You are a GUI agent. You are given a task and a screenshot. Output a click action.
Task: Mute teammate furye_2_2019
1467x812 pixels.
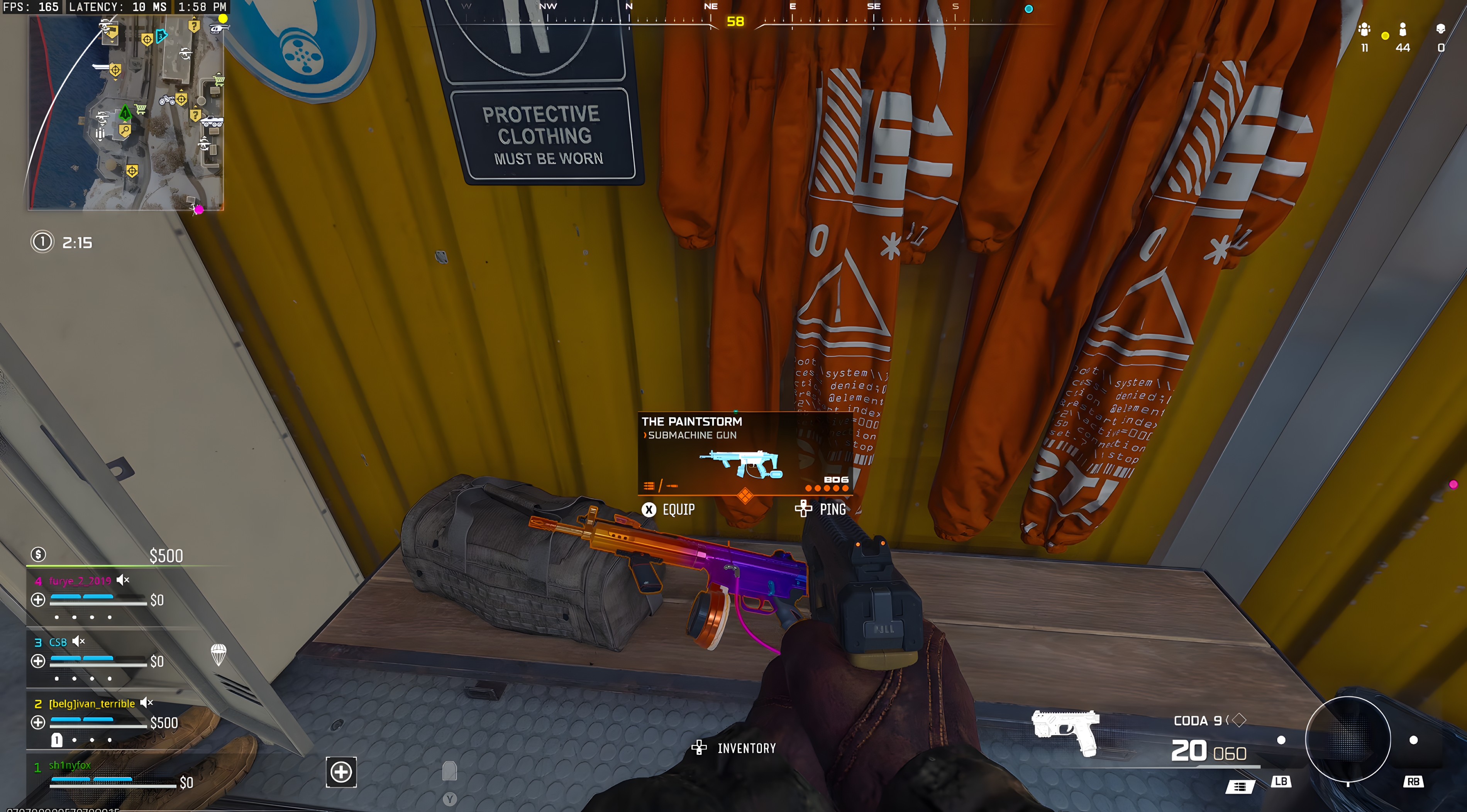[121, 580]
